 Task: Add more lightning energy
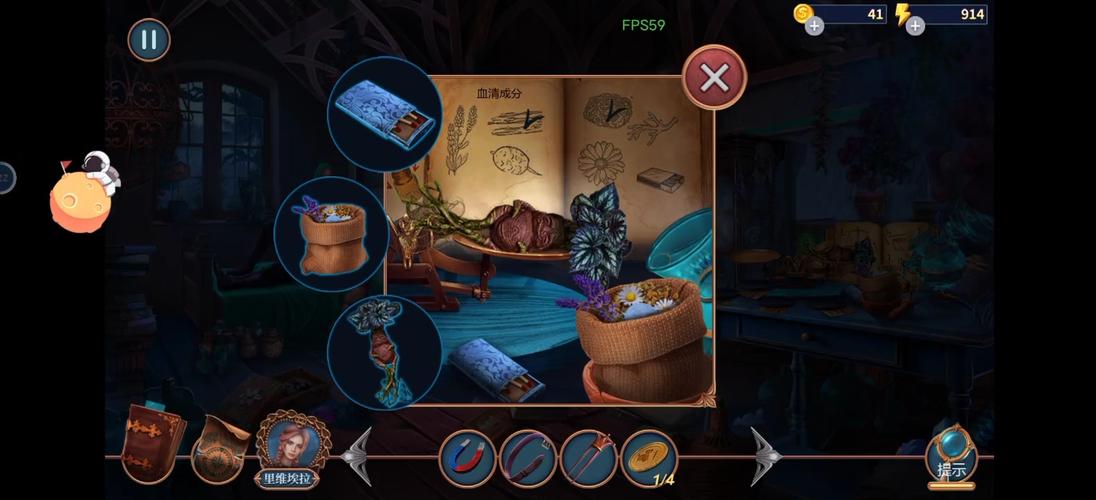tap(915, 26)
